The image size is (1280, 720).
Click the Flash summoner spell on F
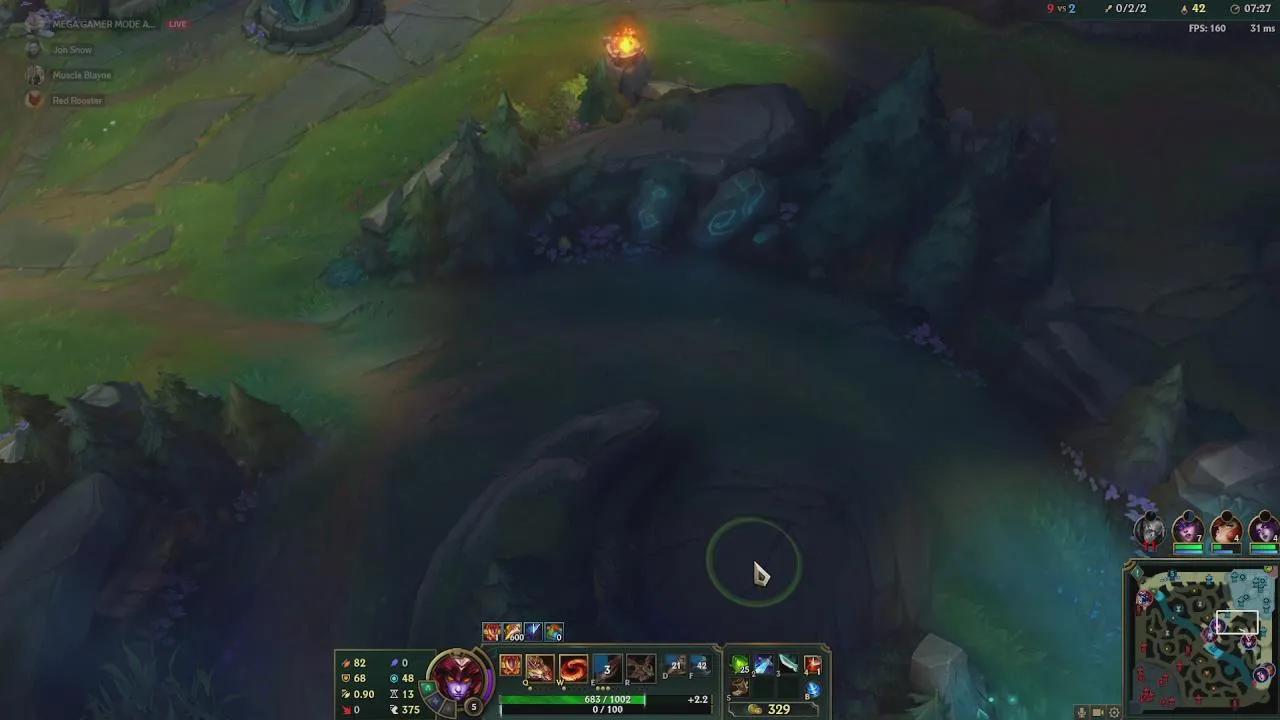click(x=700, y=665)
